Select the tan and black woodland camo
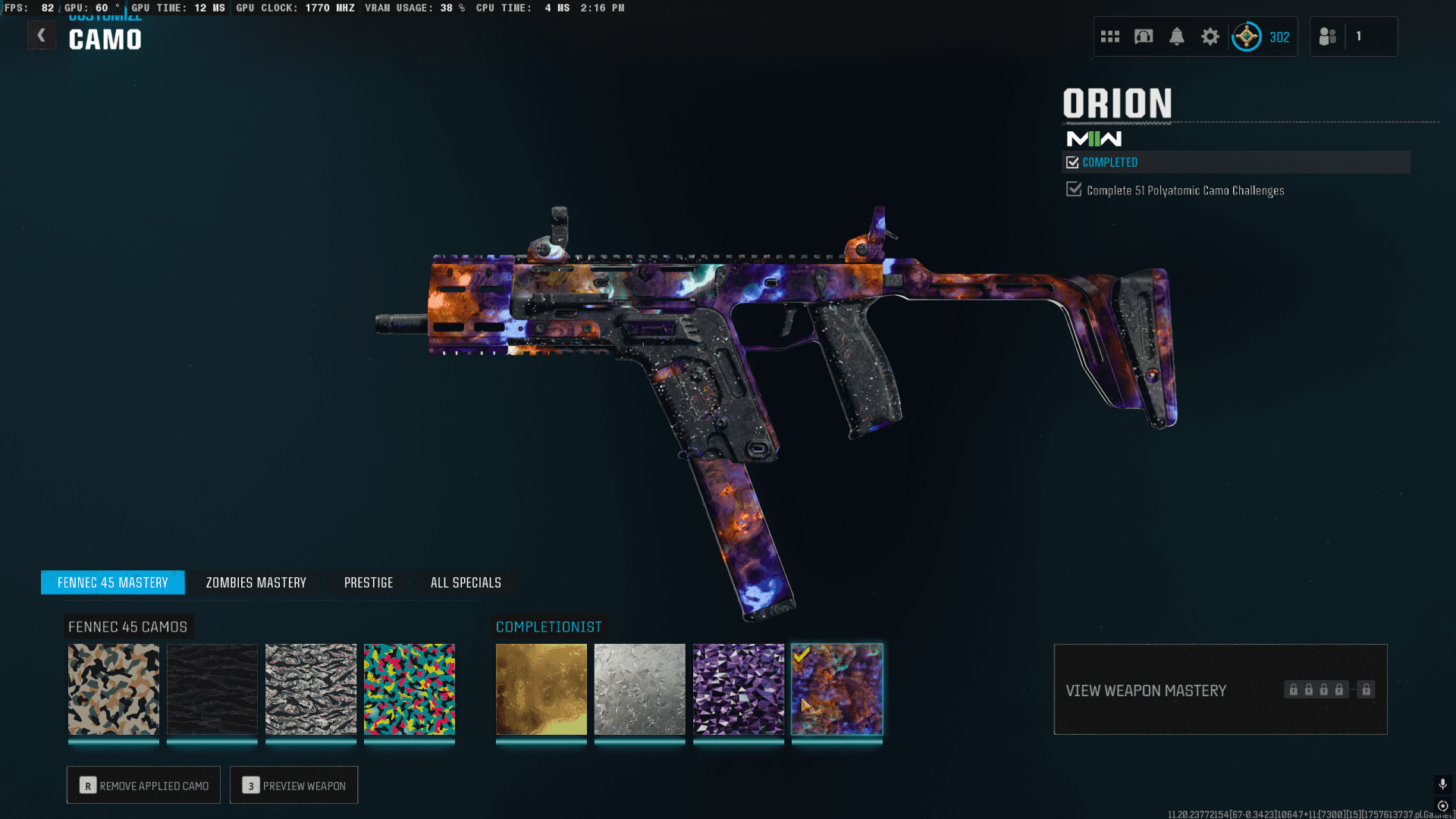Image resolution: width=1456 pixels, height=819 pixels. (114, 689)
